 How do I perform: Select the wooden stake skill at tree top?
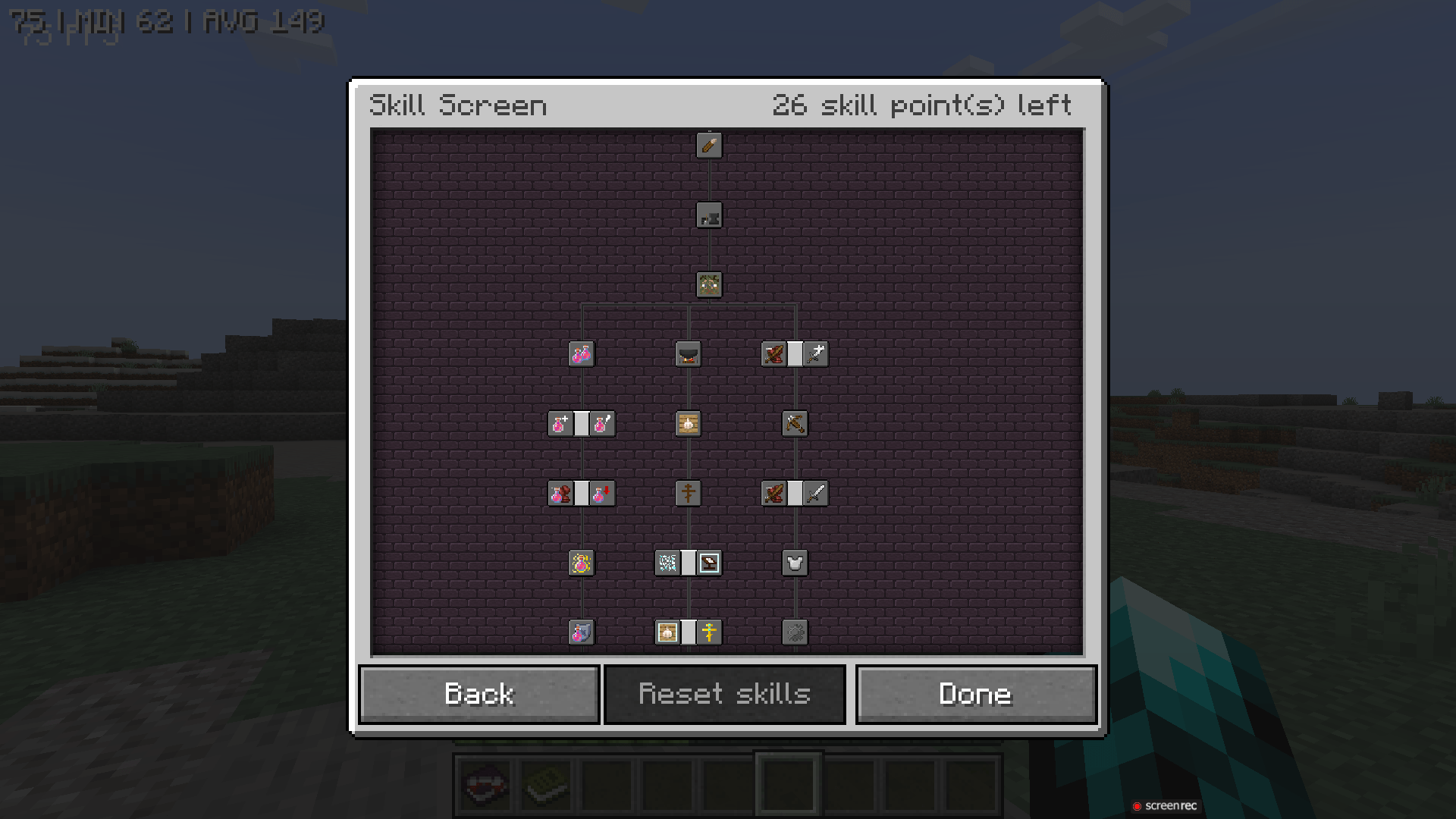(x=710, y=146)
